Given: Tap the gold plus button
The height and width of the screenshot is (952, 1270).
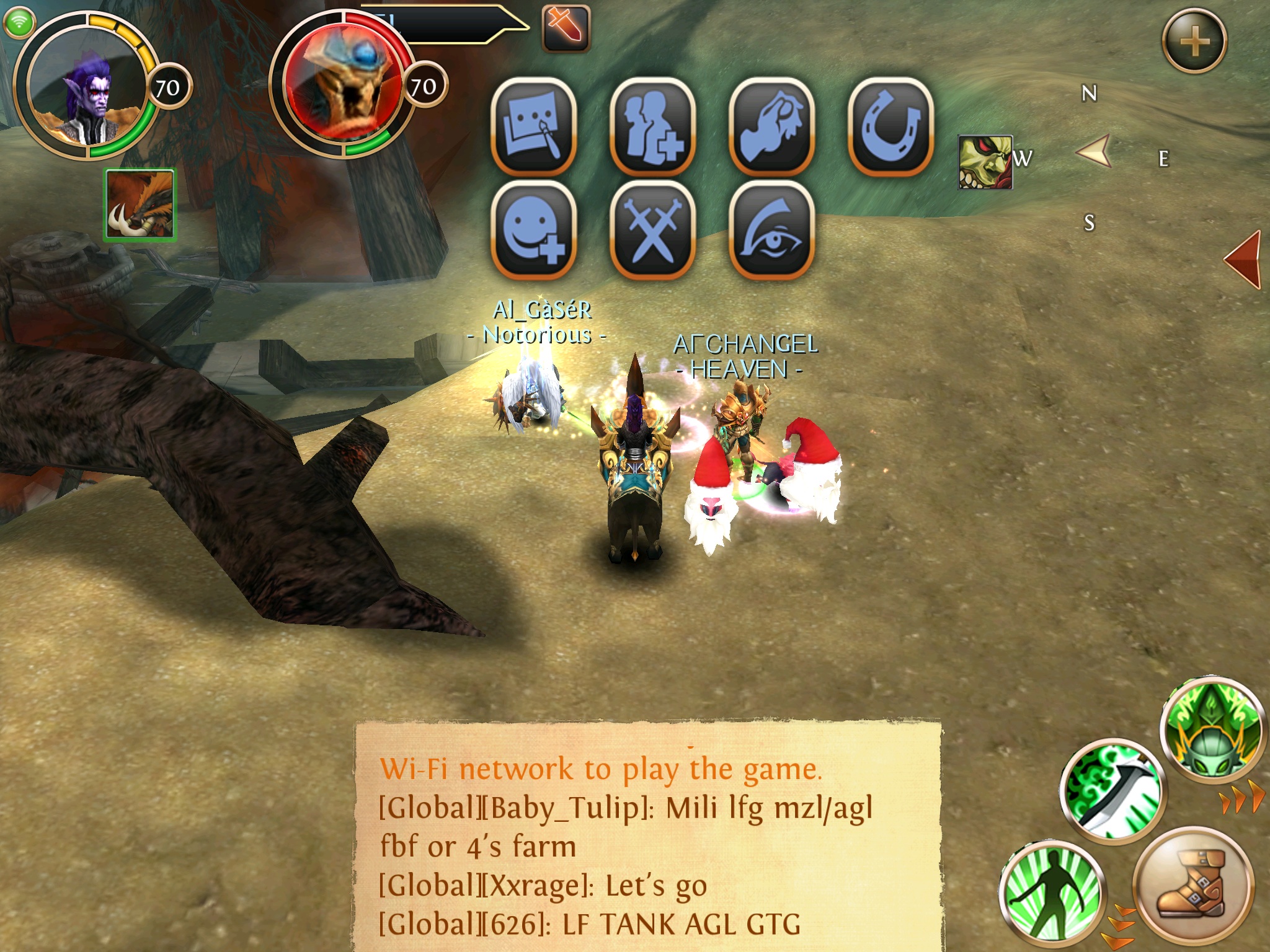Looking at the screenshot, I should click(1194, 42).
